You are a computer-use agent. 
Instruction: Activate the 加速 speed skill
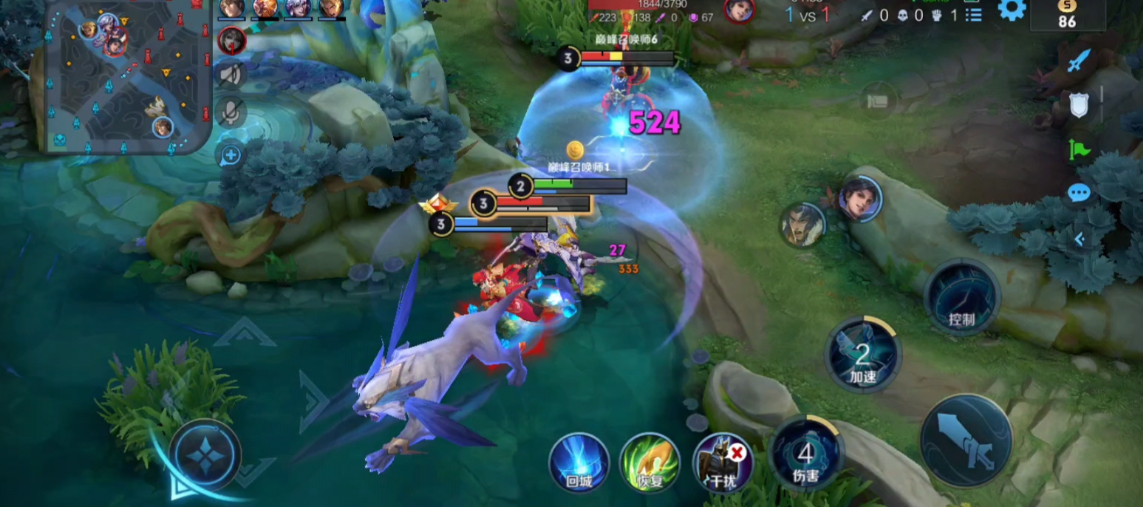(x=862, y=355)
